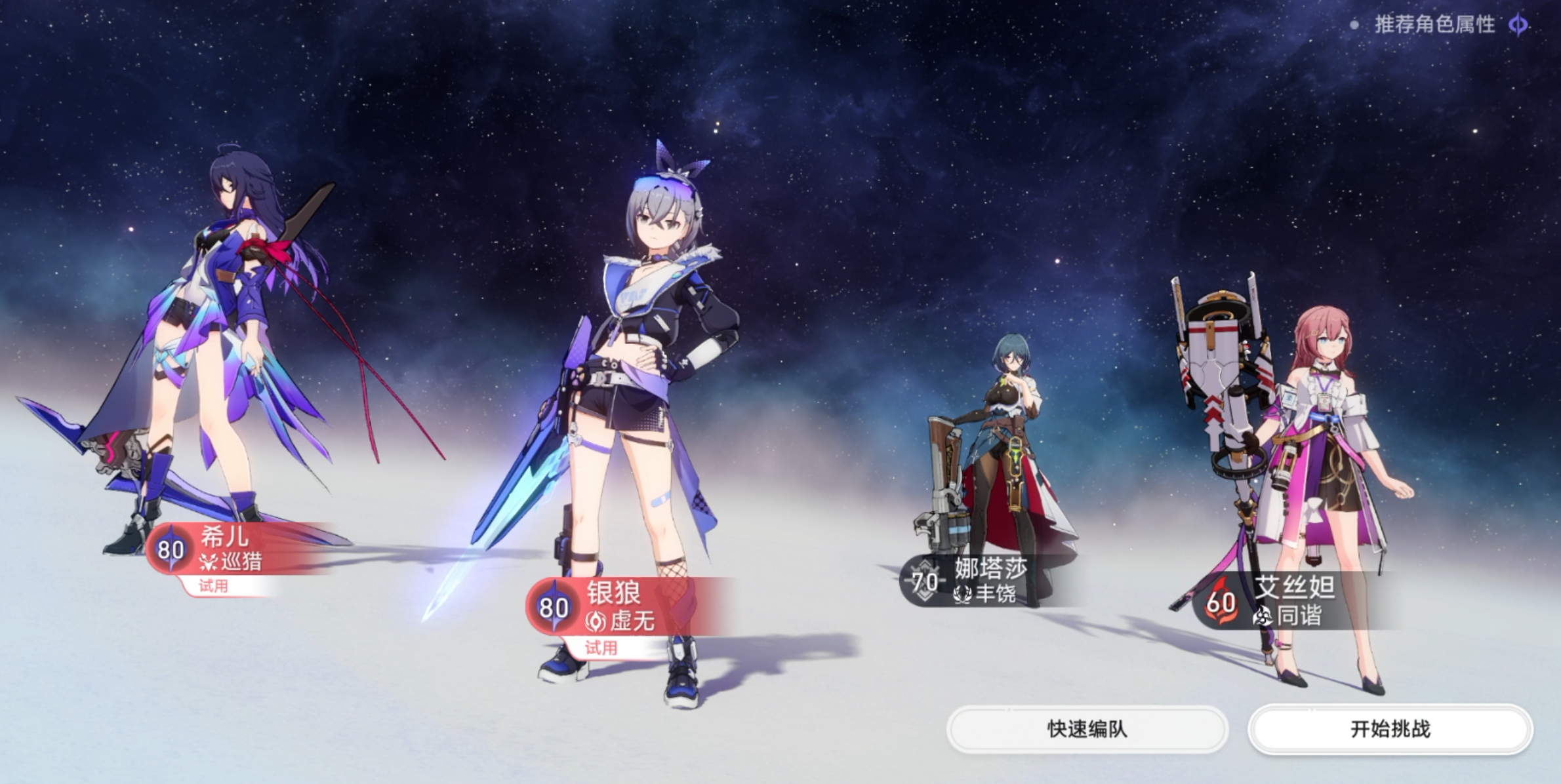Image resolution: width=1561 pixels, height=784 pixels.
Task: Start the challenge with 开始挑战
Action: tap(1390, 729)
